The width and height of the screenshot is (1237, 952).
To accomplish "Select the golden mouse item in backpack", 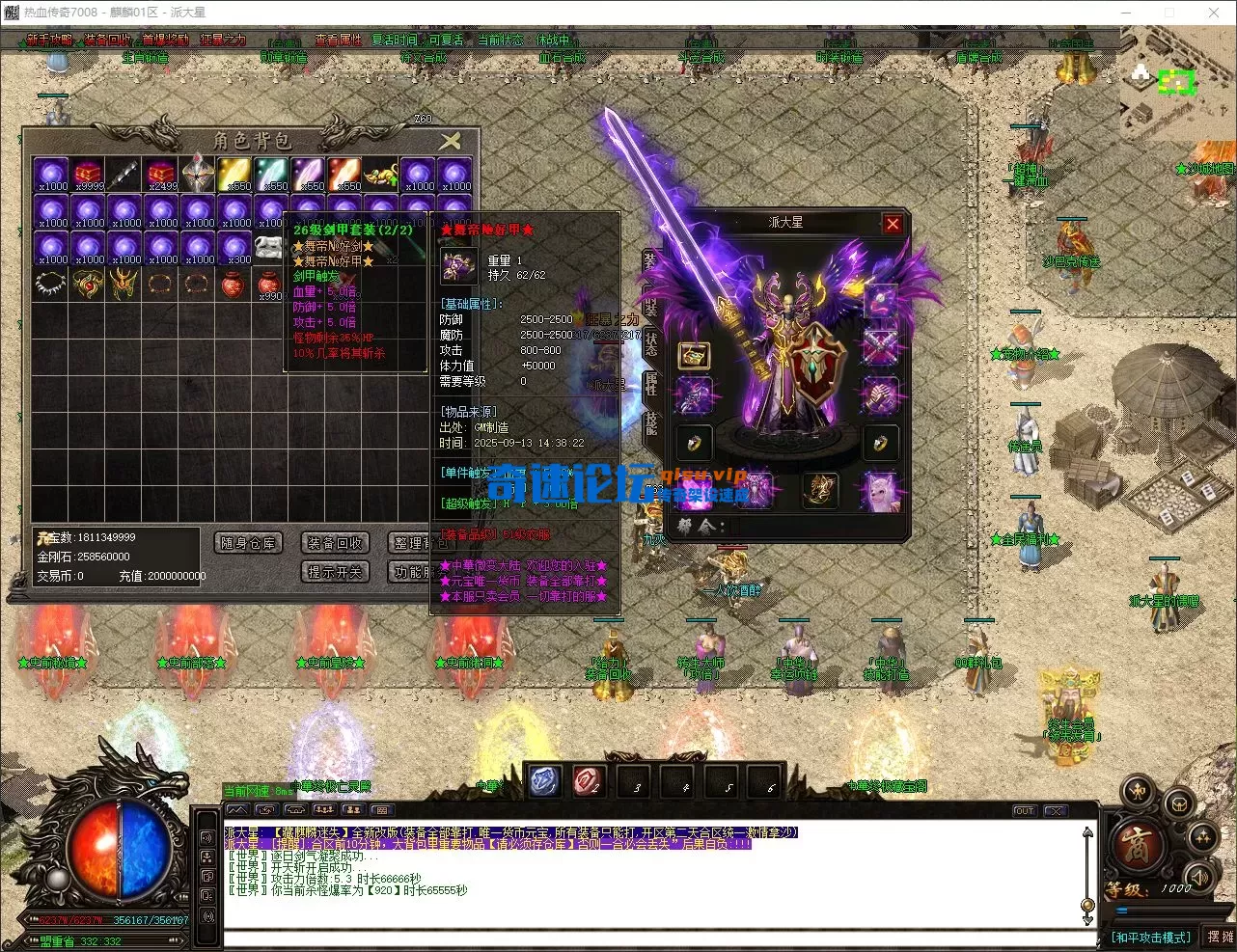I will point(381,175).
